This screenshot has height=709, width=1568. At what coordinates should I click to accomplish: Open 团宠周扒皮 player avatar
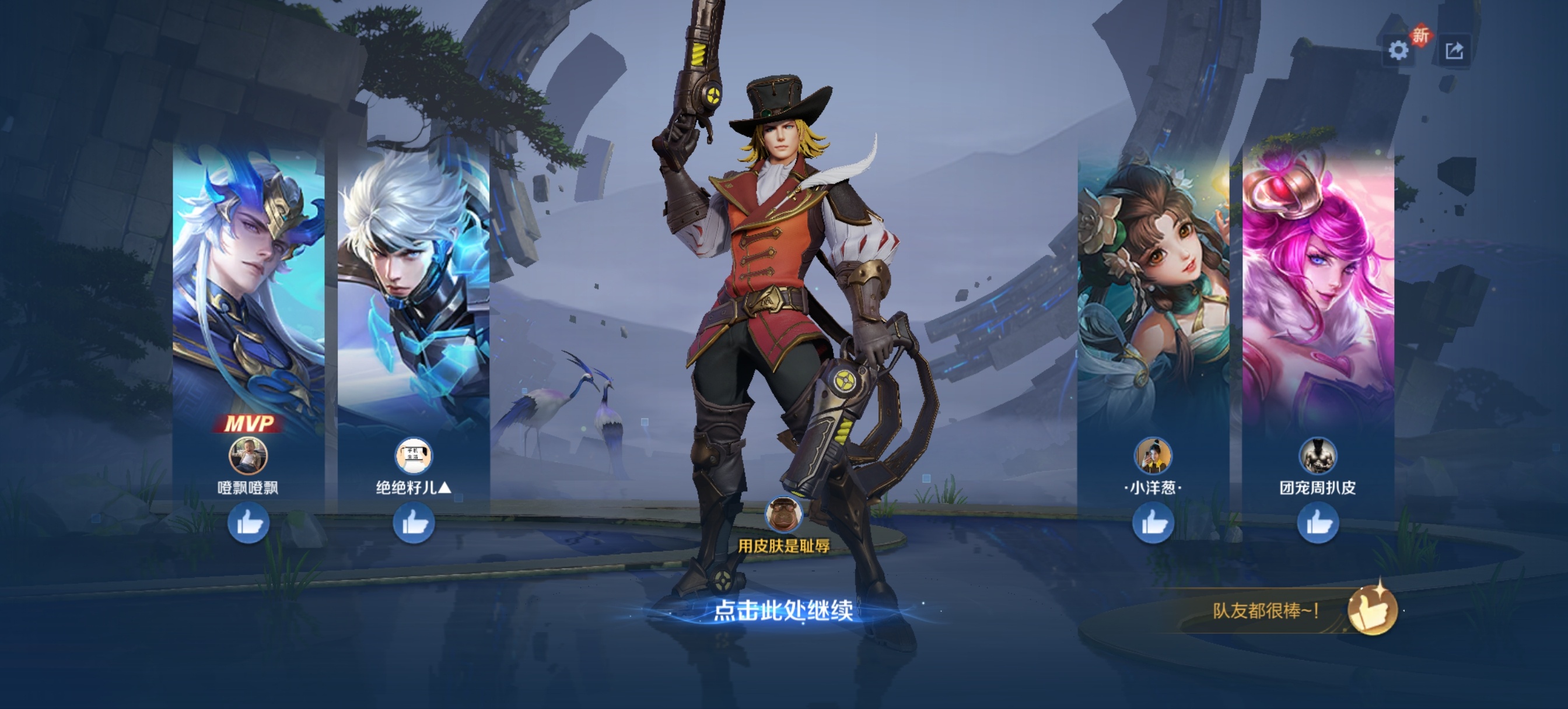(x=1318, y=455)
